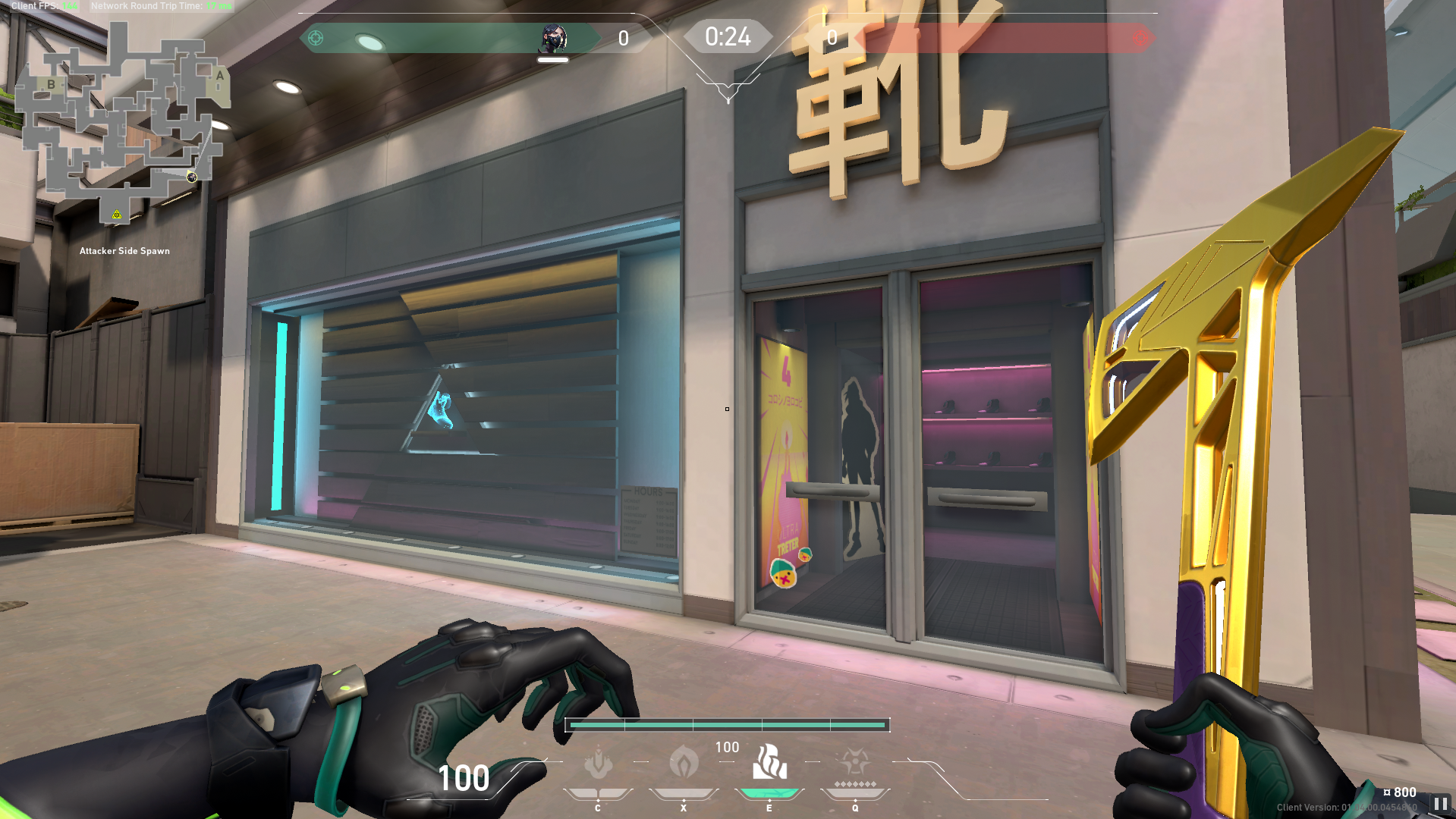This screenshot has height=819, width=1456.
Task: Click the B site marker on minimap
Action: pos(51,84)
